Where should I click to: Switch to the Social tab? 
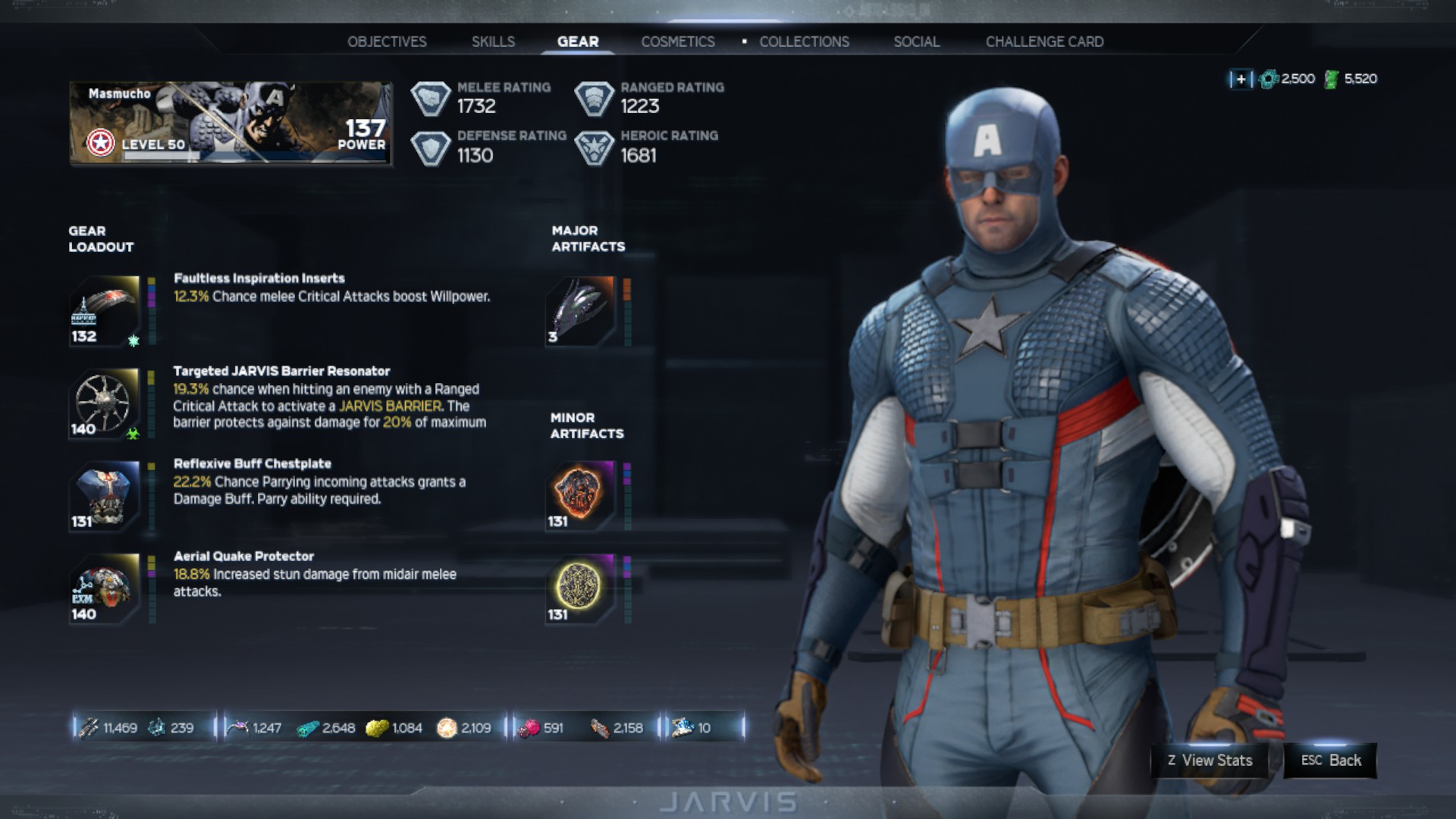tap(916, 42)
